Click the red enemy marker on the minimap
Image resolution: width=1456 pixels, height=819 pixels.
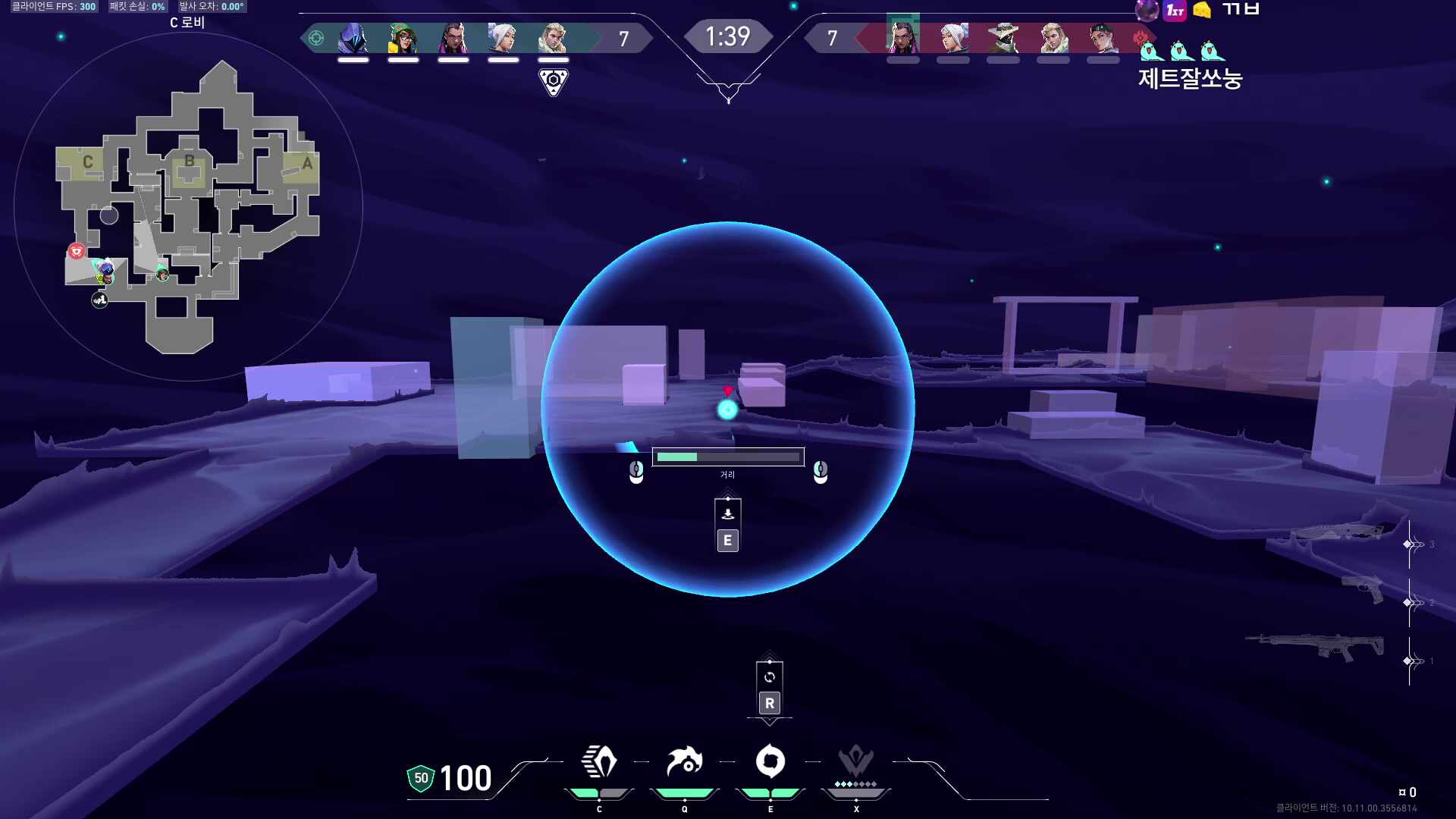[x=76, y=251]
